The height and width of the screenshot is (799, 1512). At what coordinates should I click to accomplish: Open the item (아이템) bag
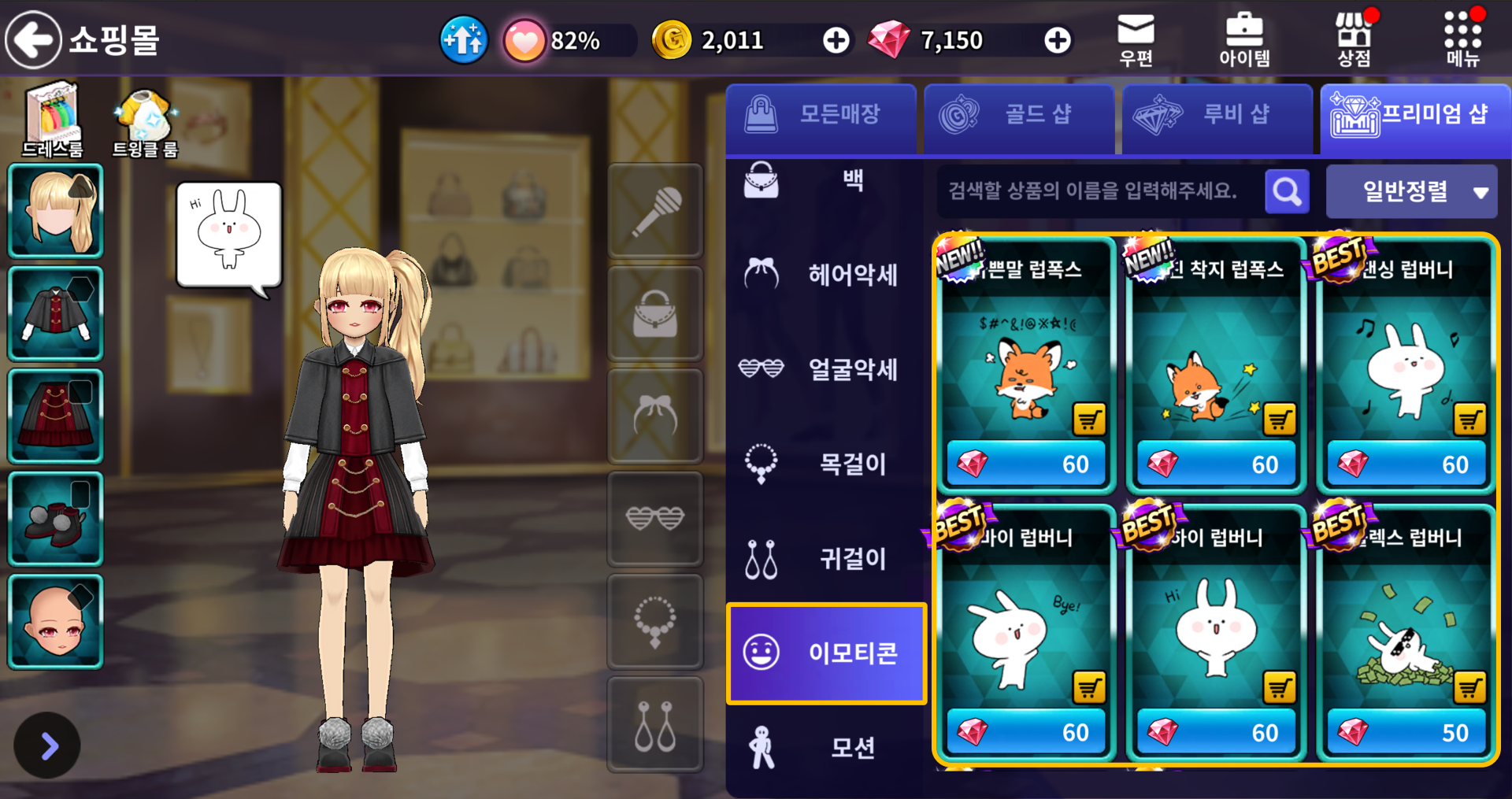tap(1244, 39)
